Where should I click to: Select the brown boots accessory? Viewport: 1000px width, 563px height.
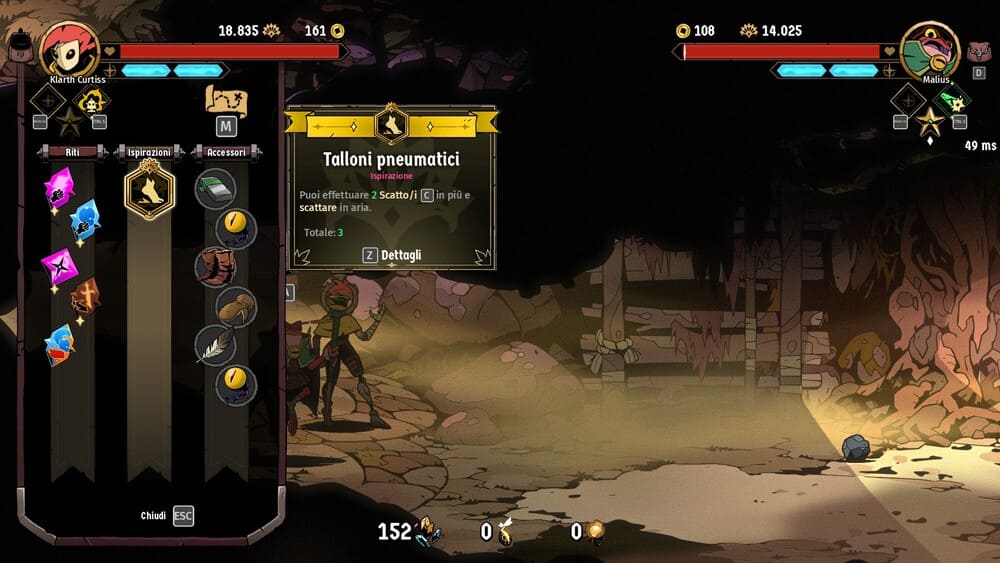[x=214, y=267]
